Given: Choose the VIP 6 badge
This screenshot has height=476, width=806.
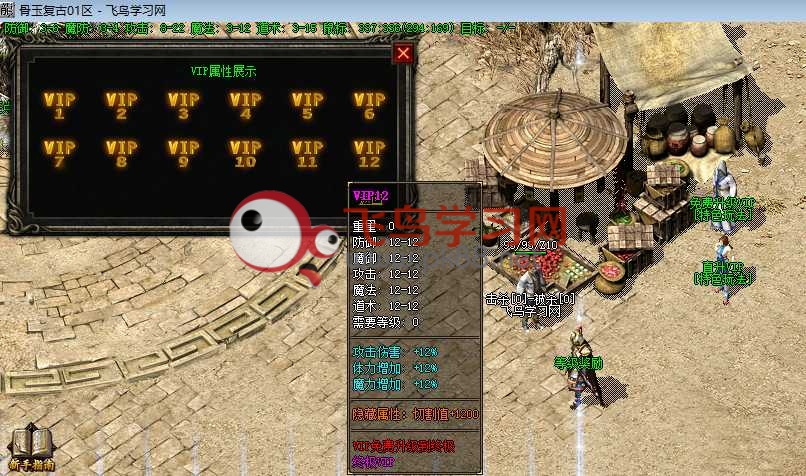Looking at the screenshot, I should 370,105.
